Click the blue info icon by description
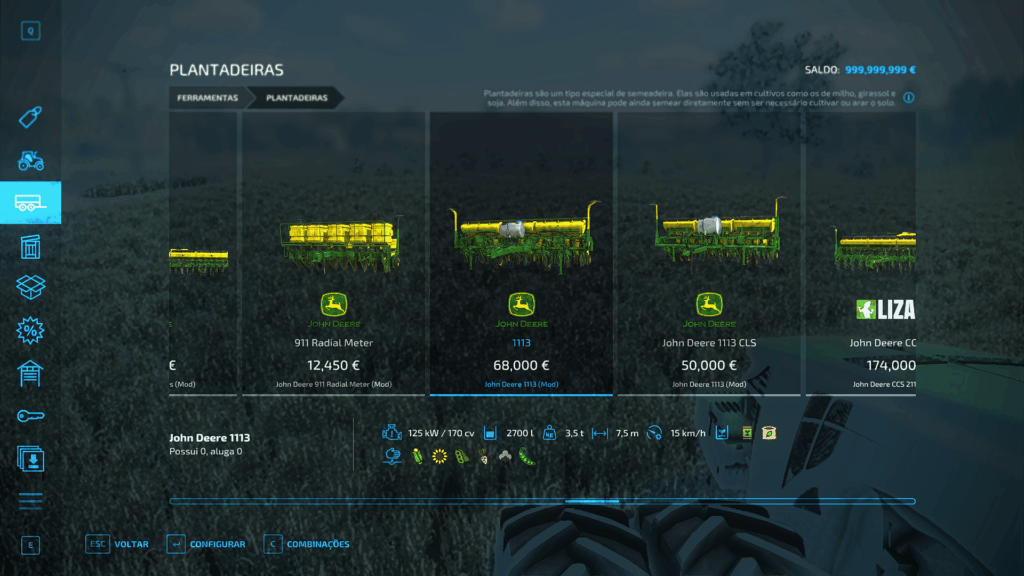 (909, 98)
